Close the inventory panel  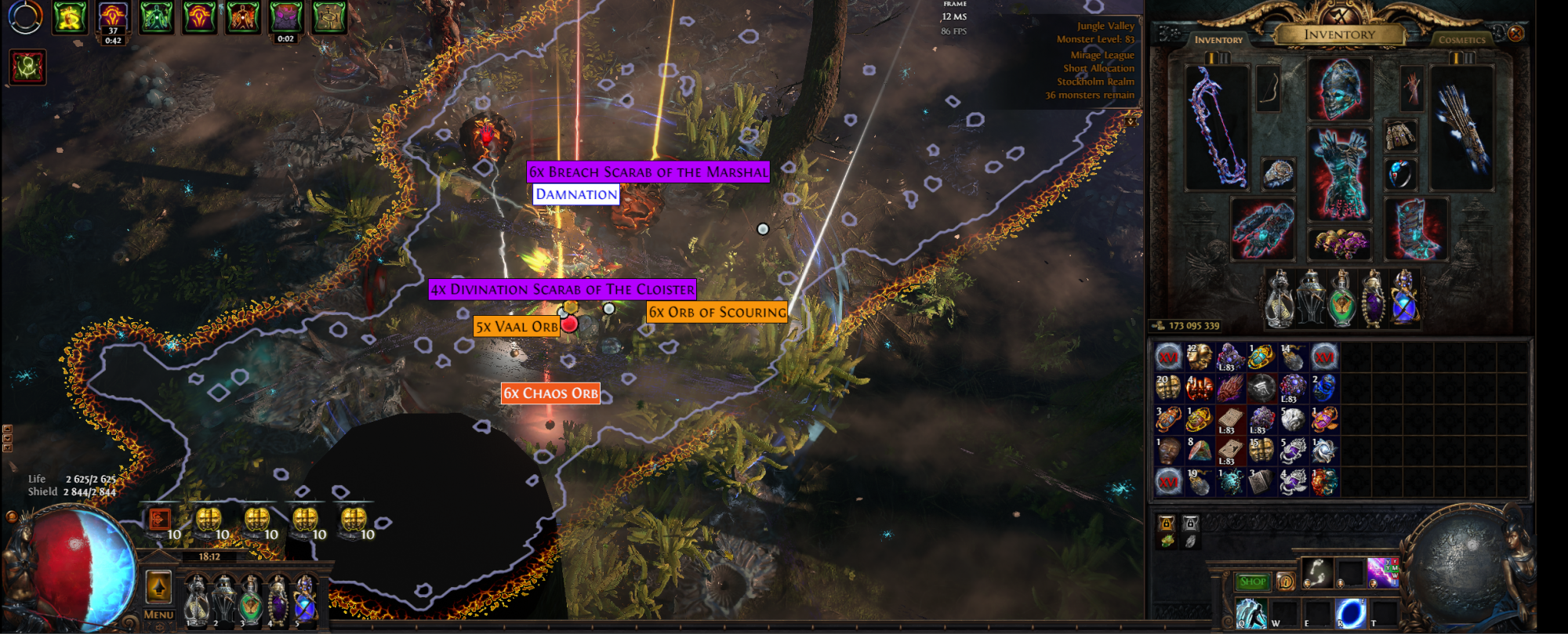click(x=1515, y=34)
